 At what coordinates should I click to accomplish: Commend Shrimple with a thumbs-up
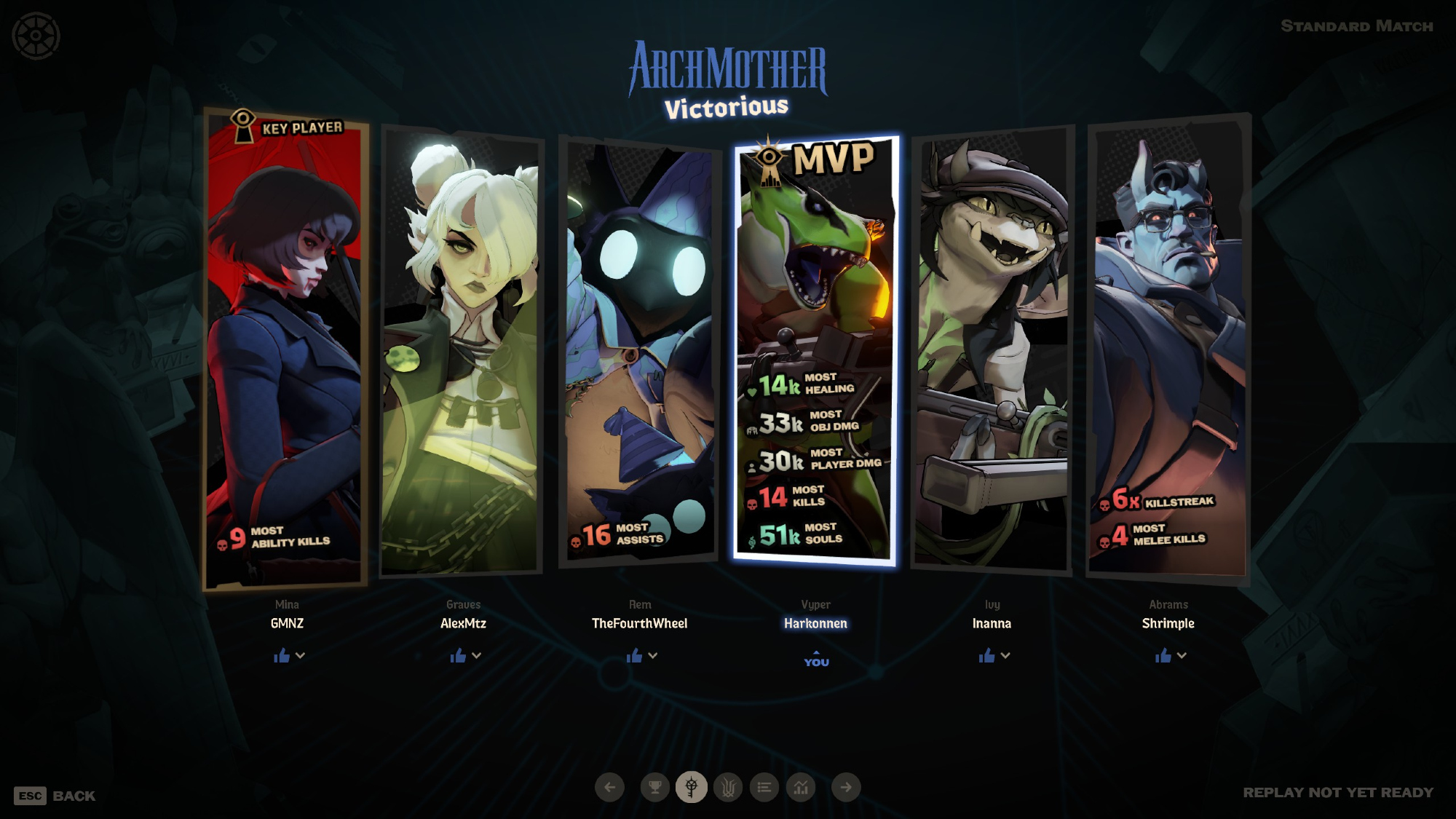(1163, 656)
